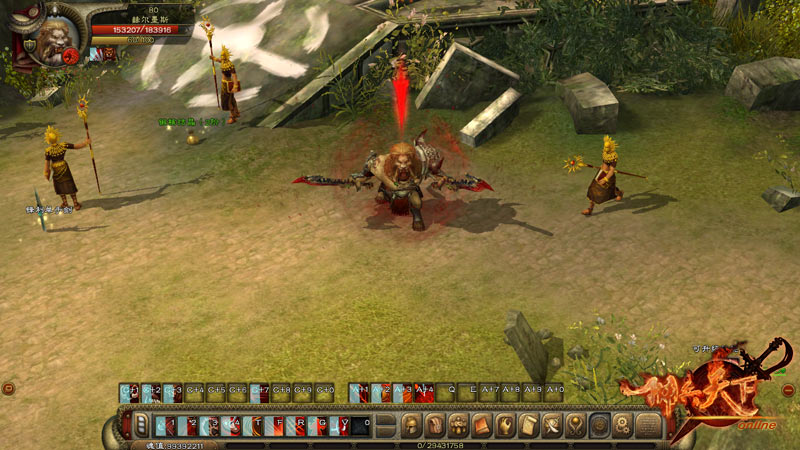The height and width of the screenshot is (450, 800).
Task: Click the golden orb ornament icon
Action: pos(575,426)
